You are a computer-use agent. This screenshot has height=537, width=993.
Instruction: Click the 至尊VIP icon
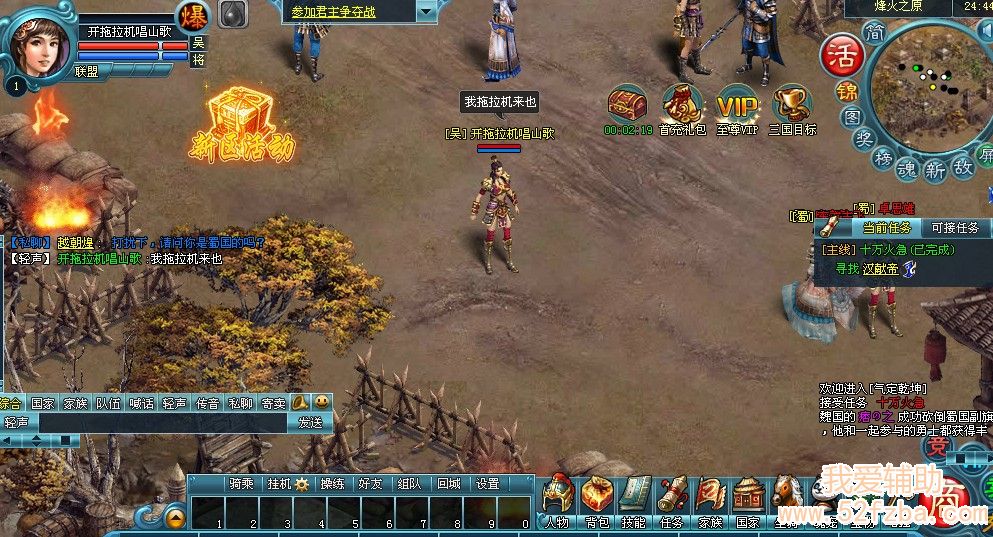(x=737, y=106)
